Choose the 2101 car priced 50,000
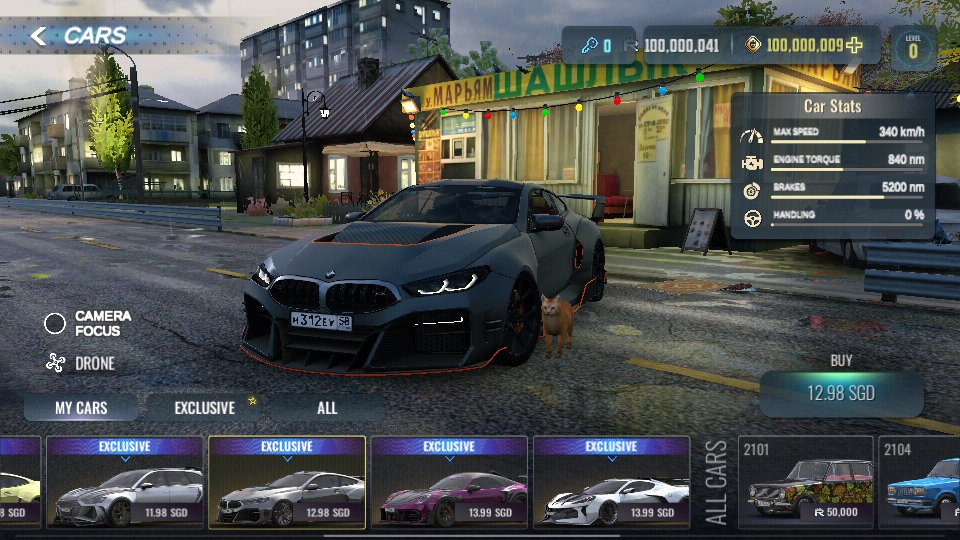The image size is (960, 540). [805, 484]
